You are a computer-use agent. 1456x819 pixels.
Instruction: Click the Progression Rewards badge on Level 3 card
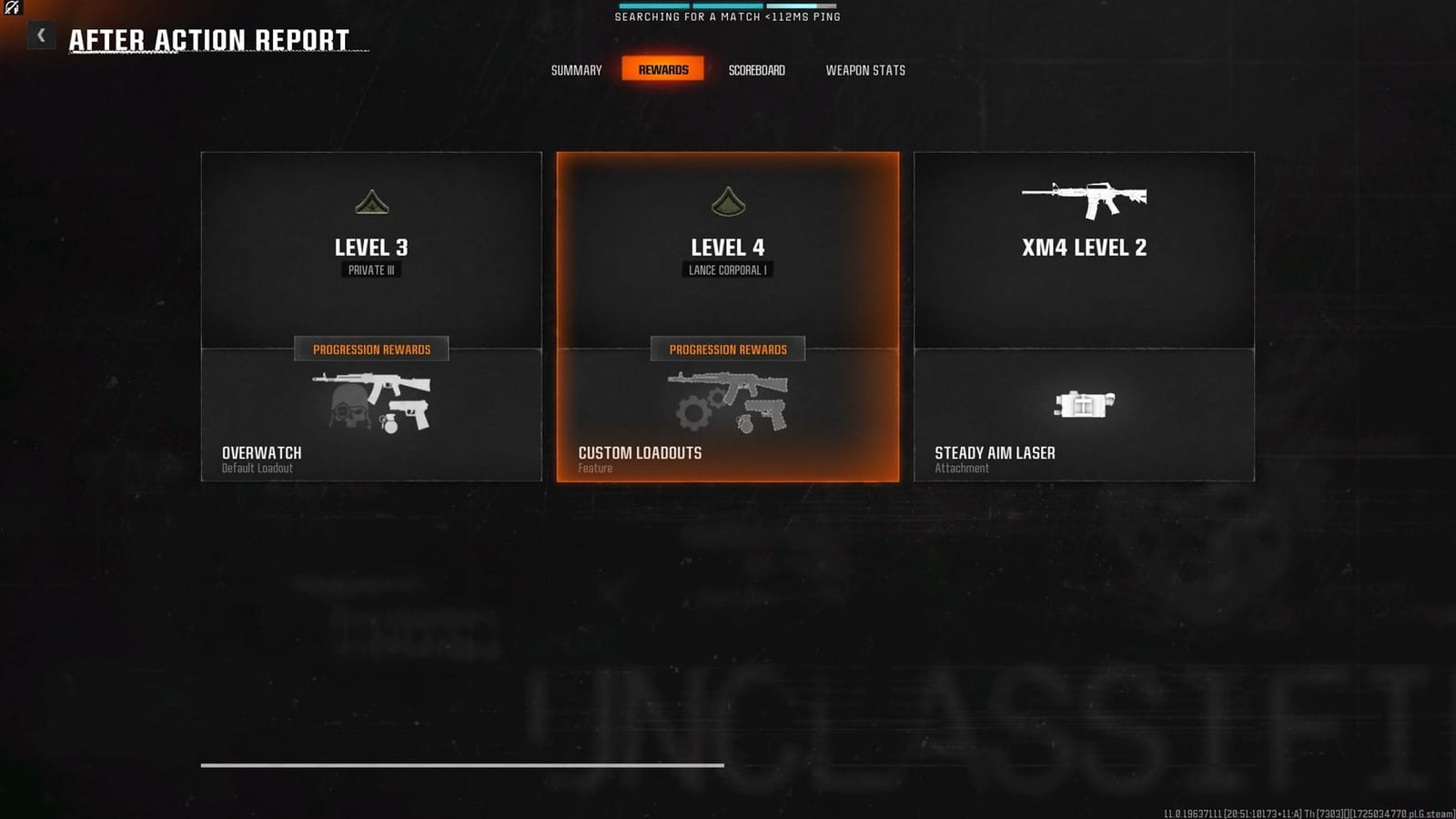coord(370,349)
